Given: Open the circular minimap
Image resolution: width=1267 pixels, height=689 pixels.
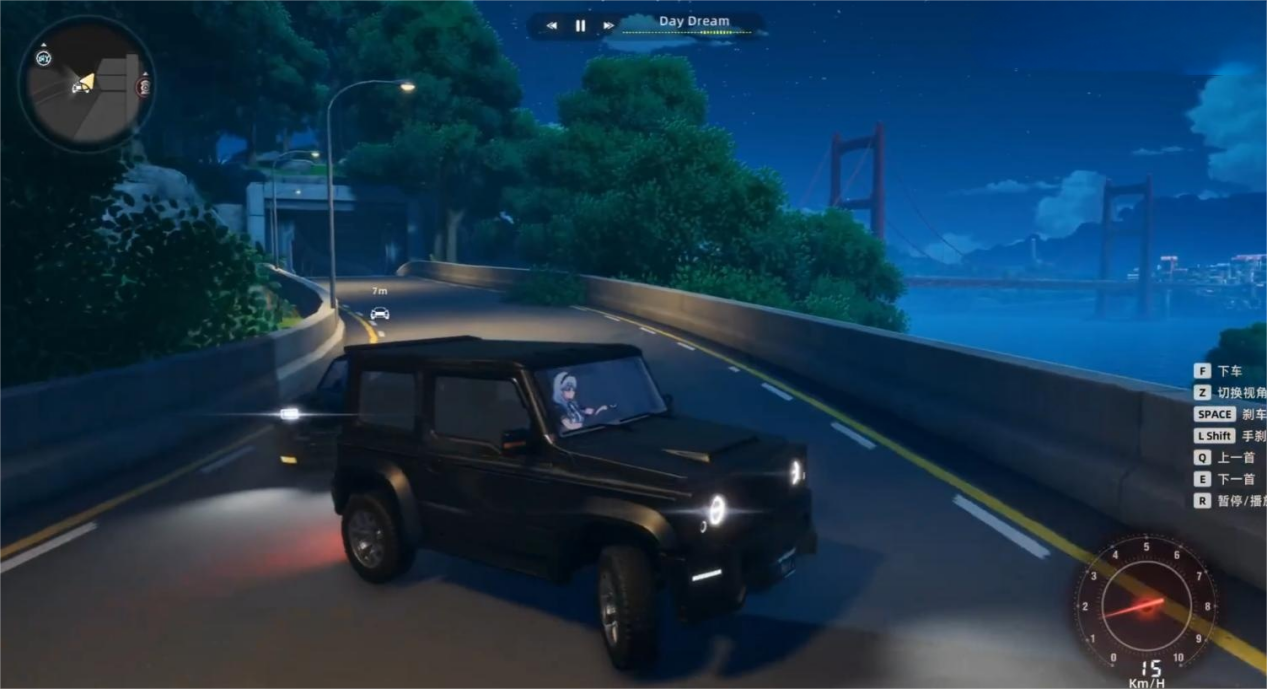Looking at the screenshot, I should pos(87,84).
